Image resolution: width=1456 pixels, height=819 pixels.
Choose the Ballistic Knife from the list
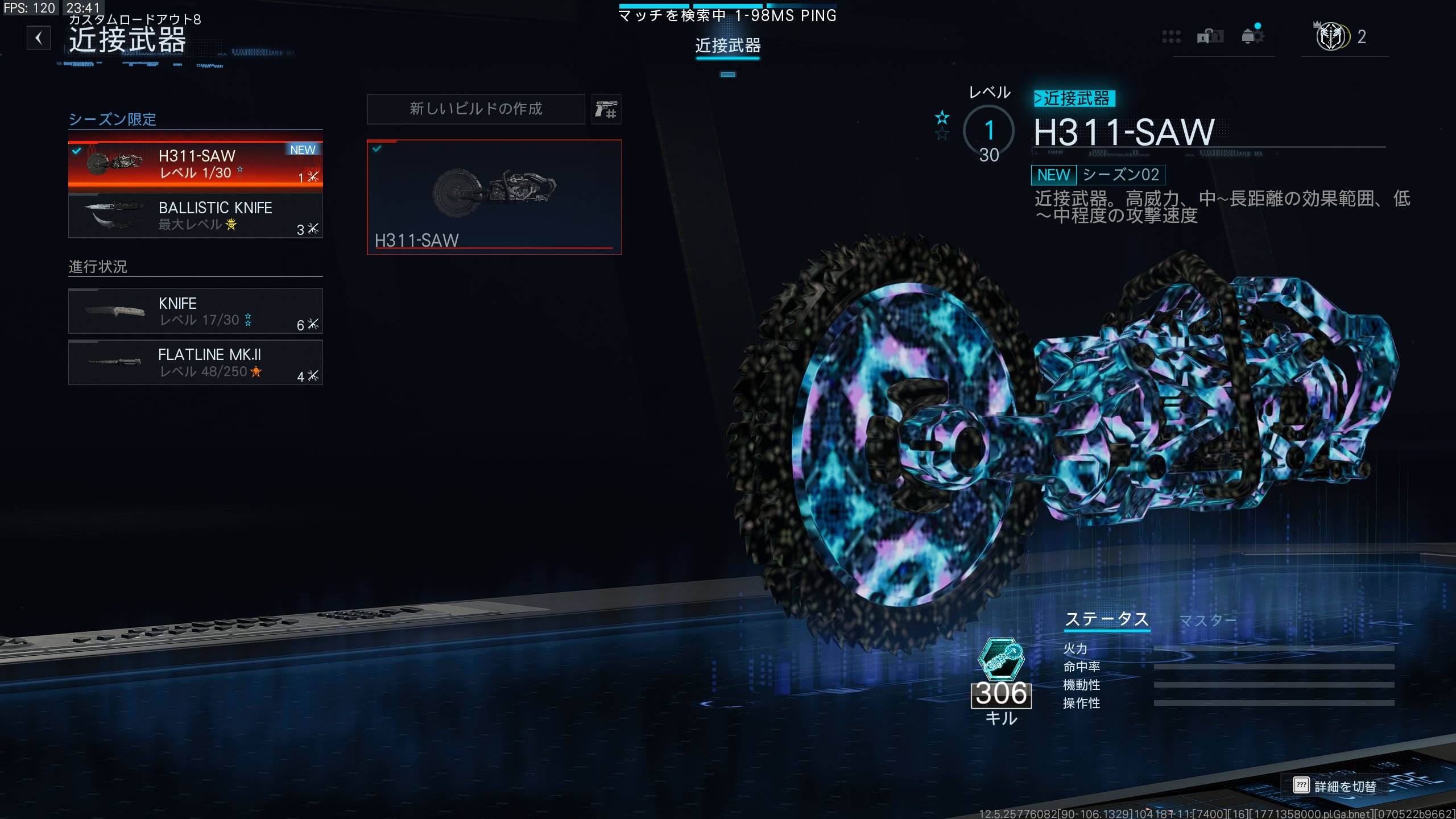[x=195, y=216]
